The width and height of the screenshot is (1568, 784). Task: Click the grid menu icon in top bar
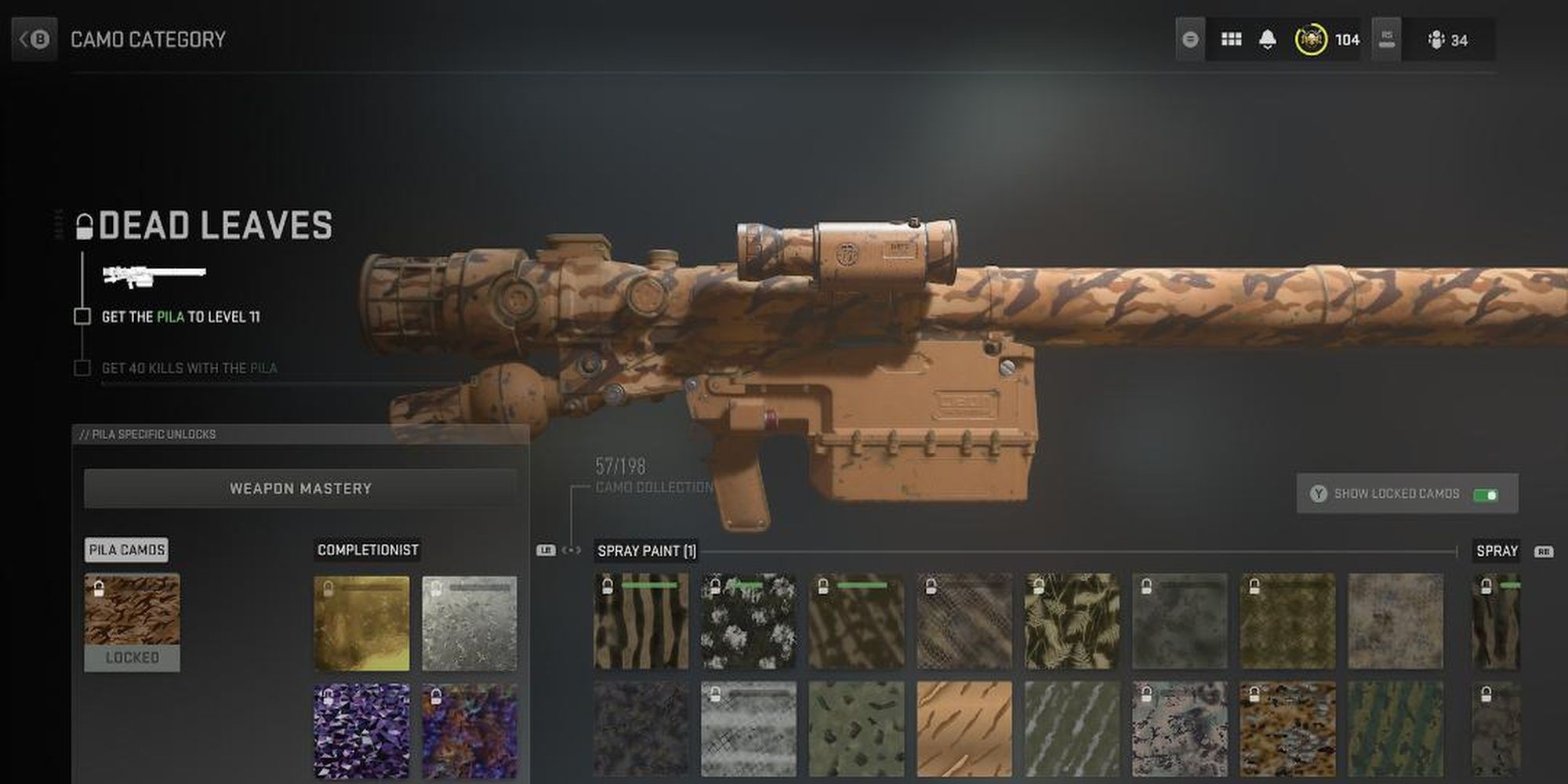pyautogui.click(x=1231, y=39)
